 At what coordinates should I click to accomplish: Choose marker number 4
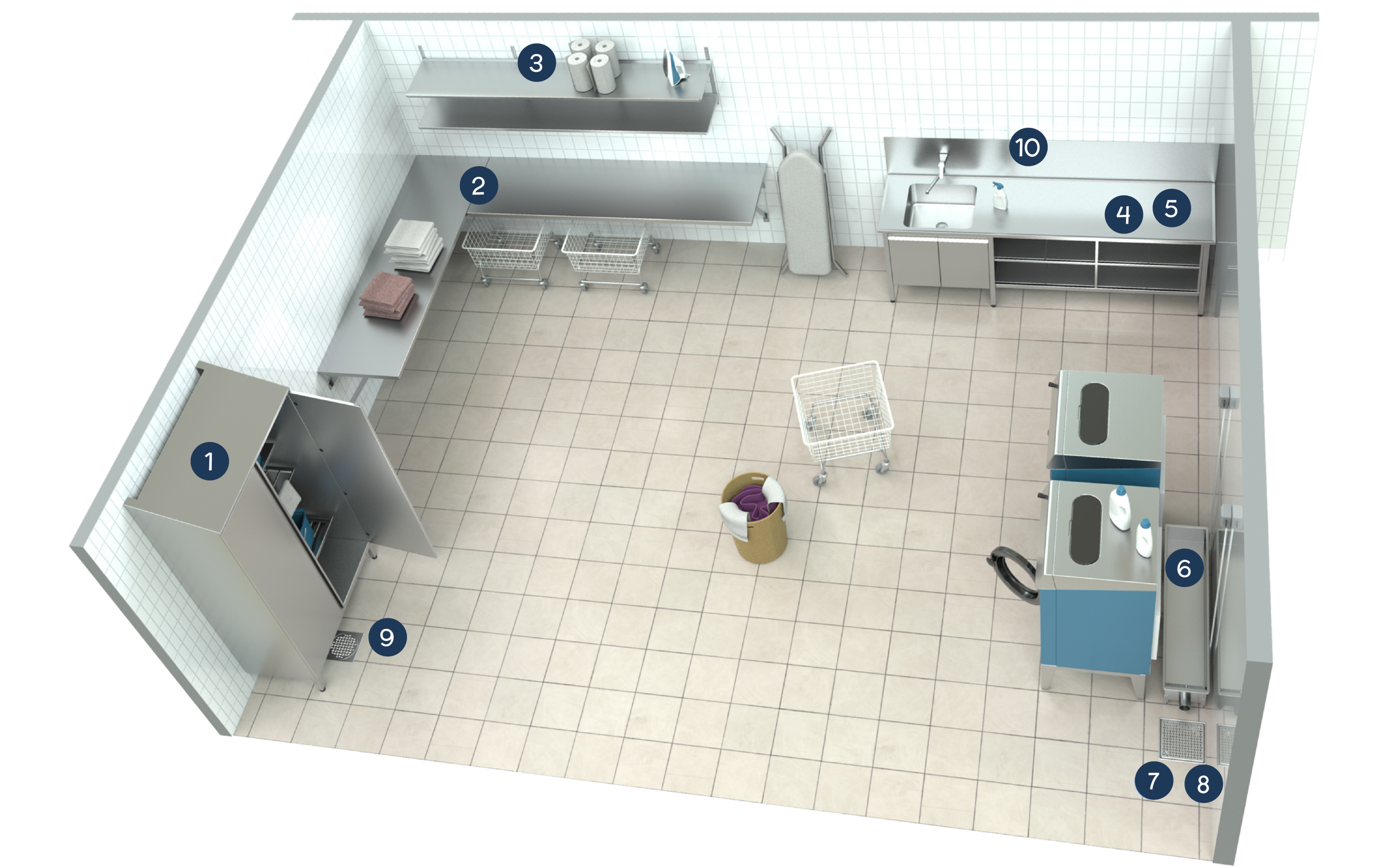click(x=1123, y=214)
